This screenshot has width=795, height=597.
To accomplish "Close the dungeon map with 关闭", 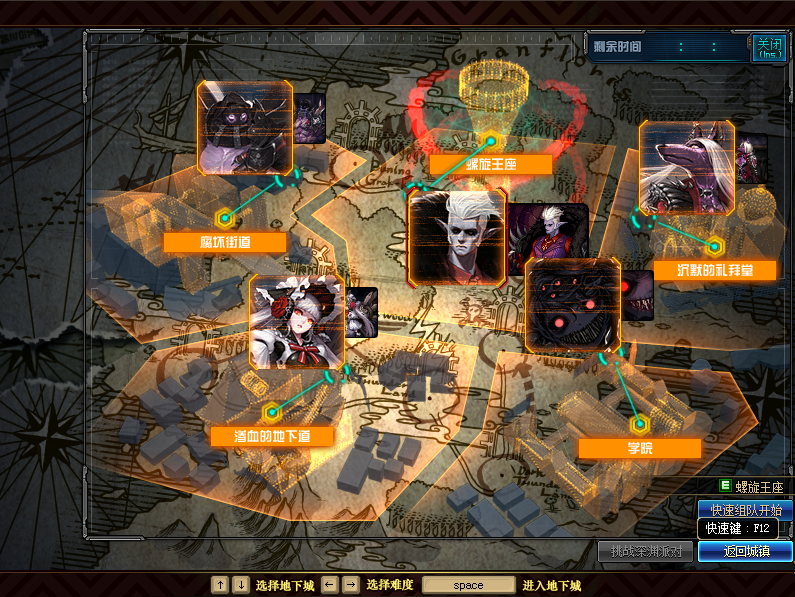I will click(768, 48).
